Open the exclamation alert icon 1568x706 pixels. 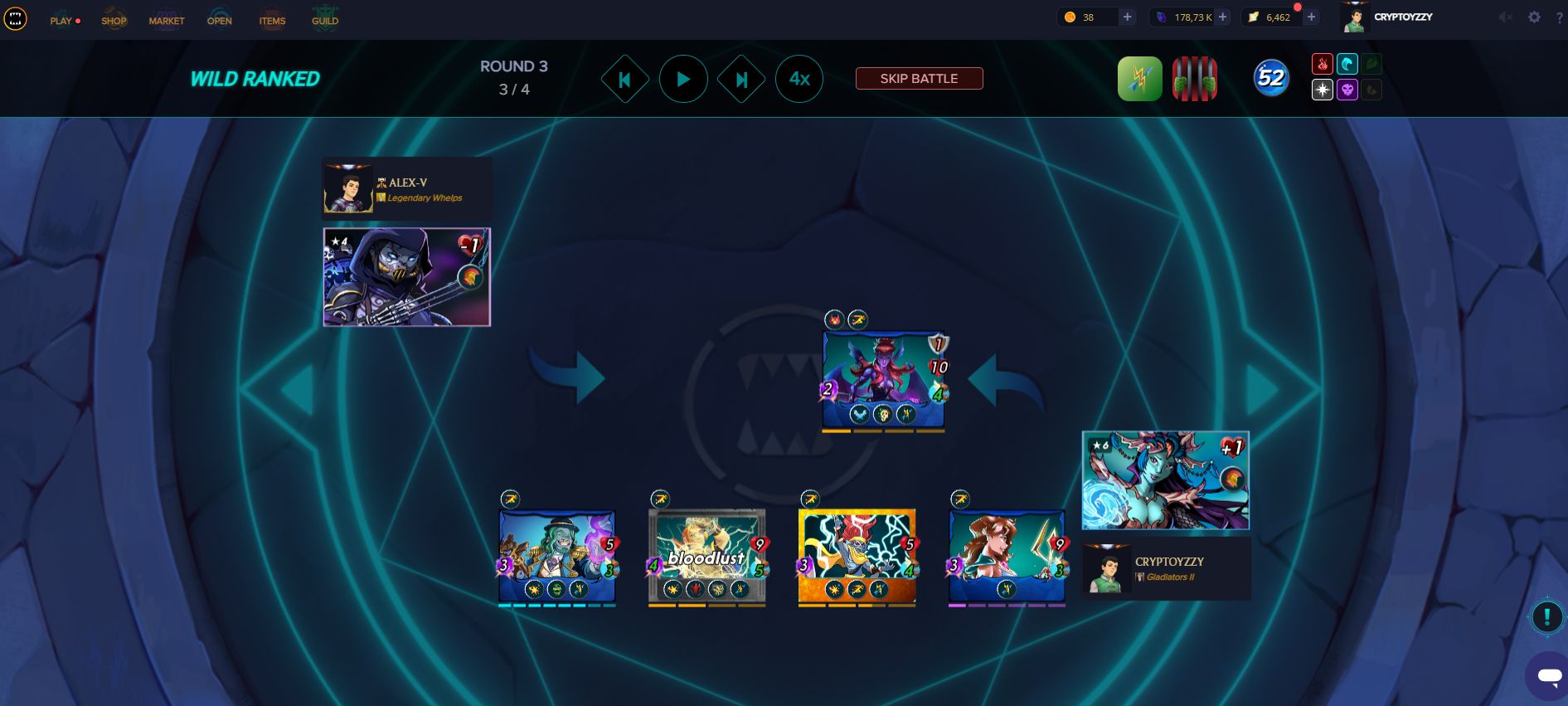coord(1547,616)
